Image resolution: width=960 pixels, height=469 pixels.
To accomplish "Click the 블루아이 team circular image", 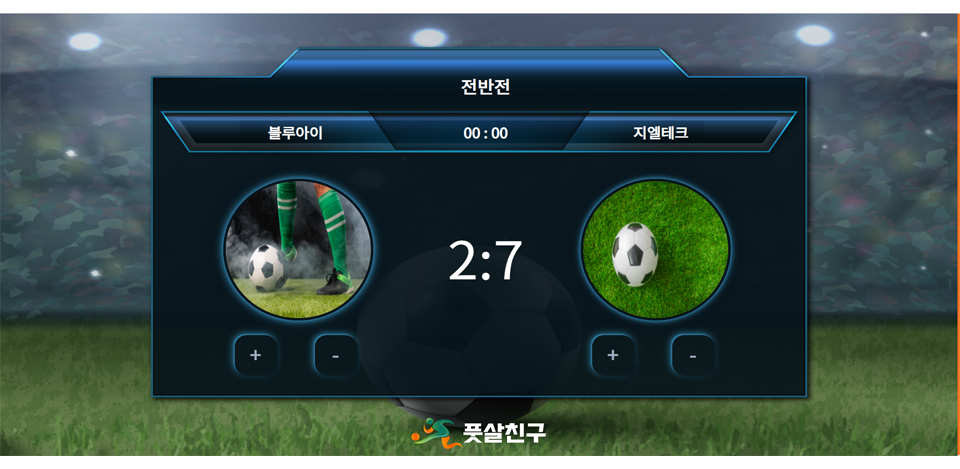I will (298, 249).
